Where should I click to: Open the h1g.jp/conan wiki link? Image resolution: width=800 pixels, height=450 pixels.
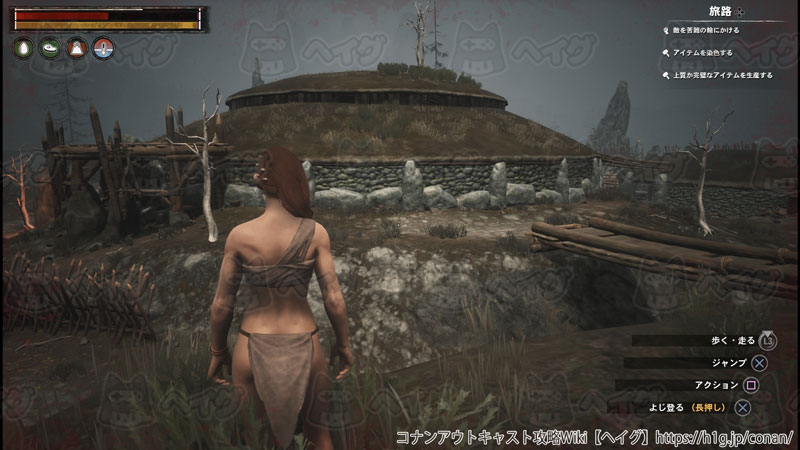726,437
